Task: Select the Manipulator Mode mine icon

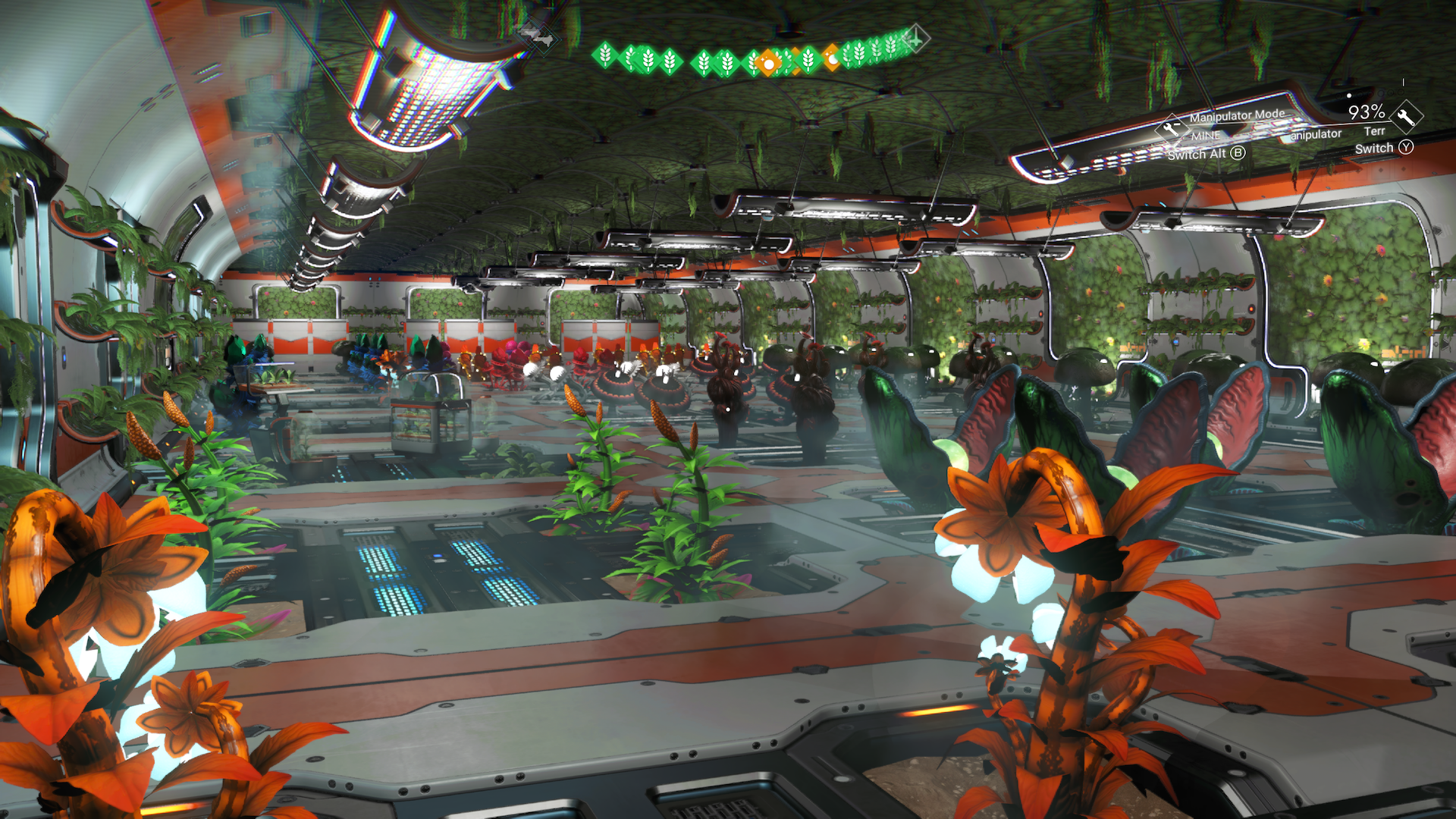Action: tap(1171, 128)
